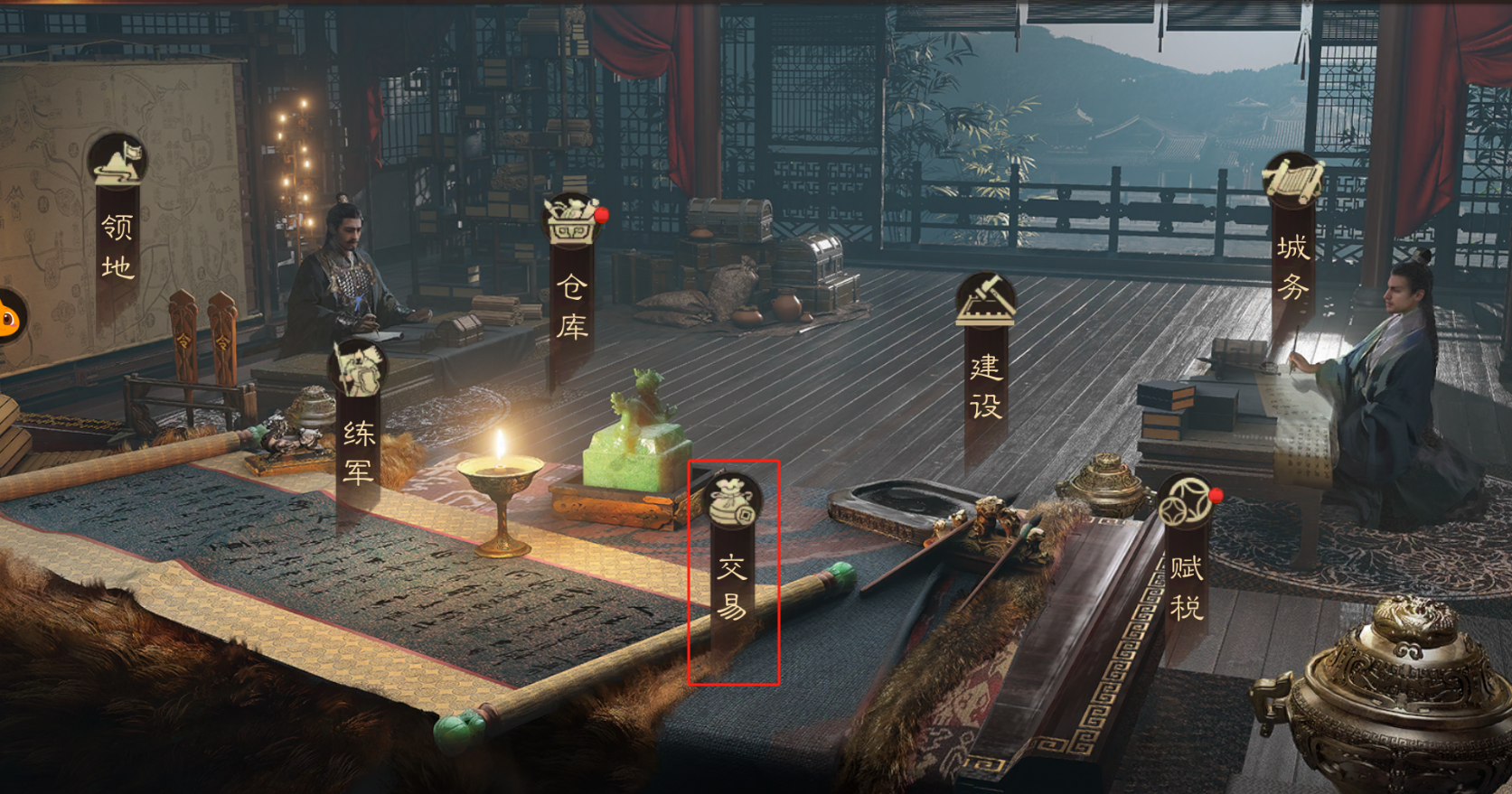Click the general seated at the left desk

(x=347, y=262)
